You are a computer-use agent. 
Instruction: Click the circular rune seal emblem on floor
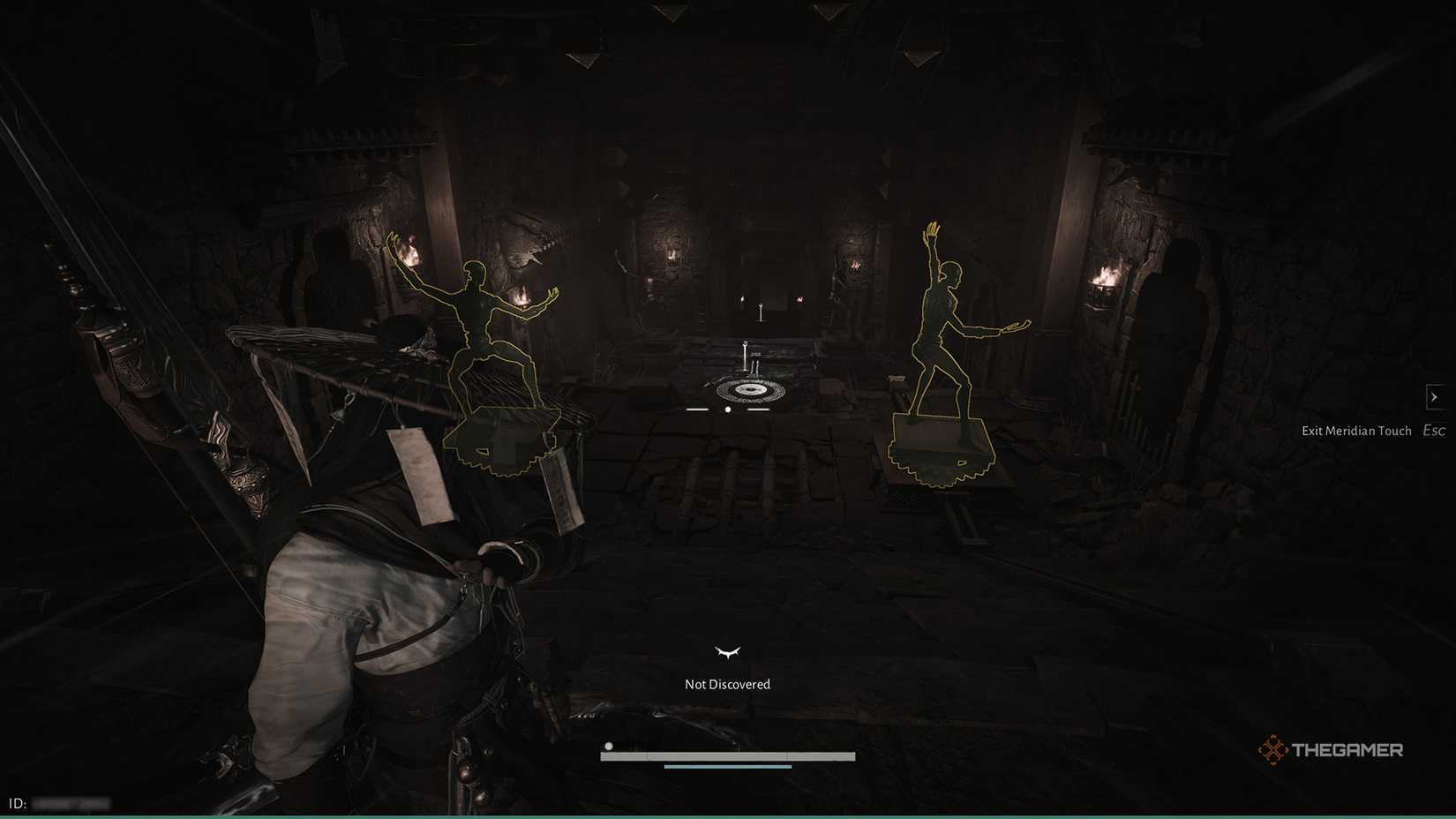[751, 389]
